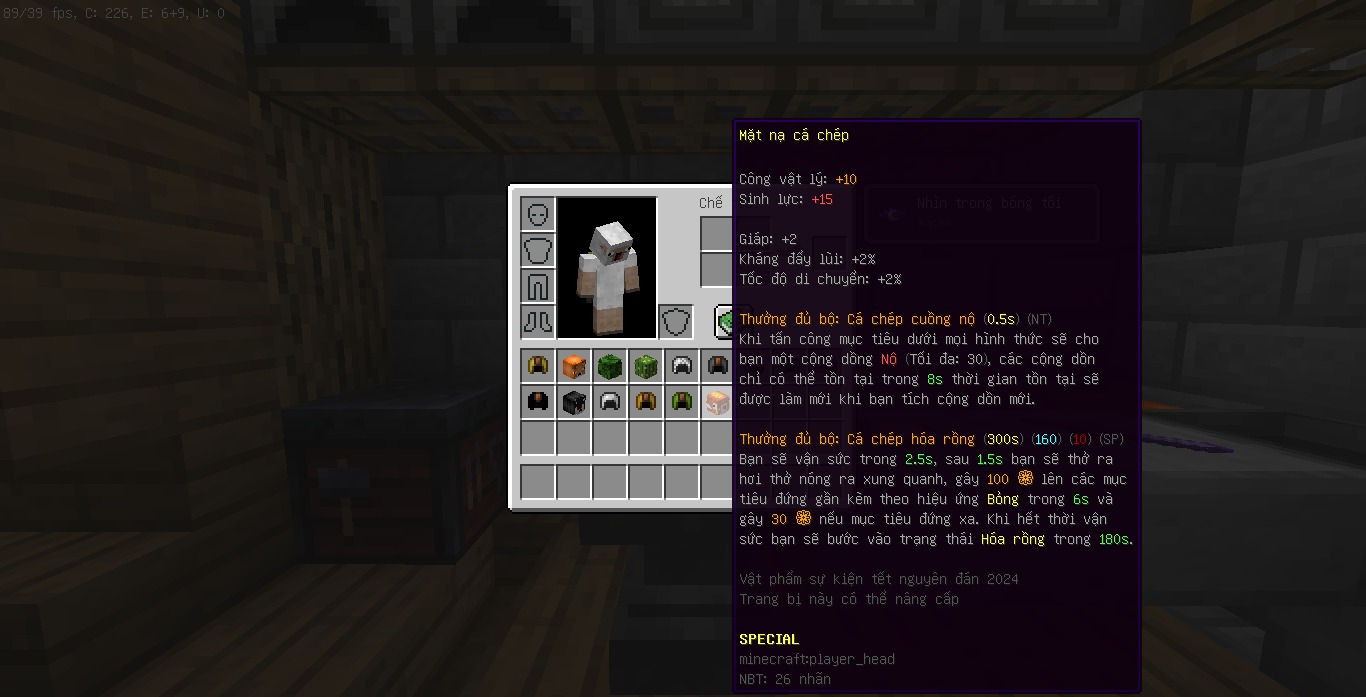Screen dimensions: 1366x697
Task: Select the off-hand shield slot
Action: pos(676,322)
